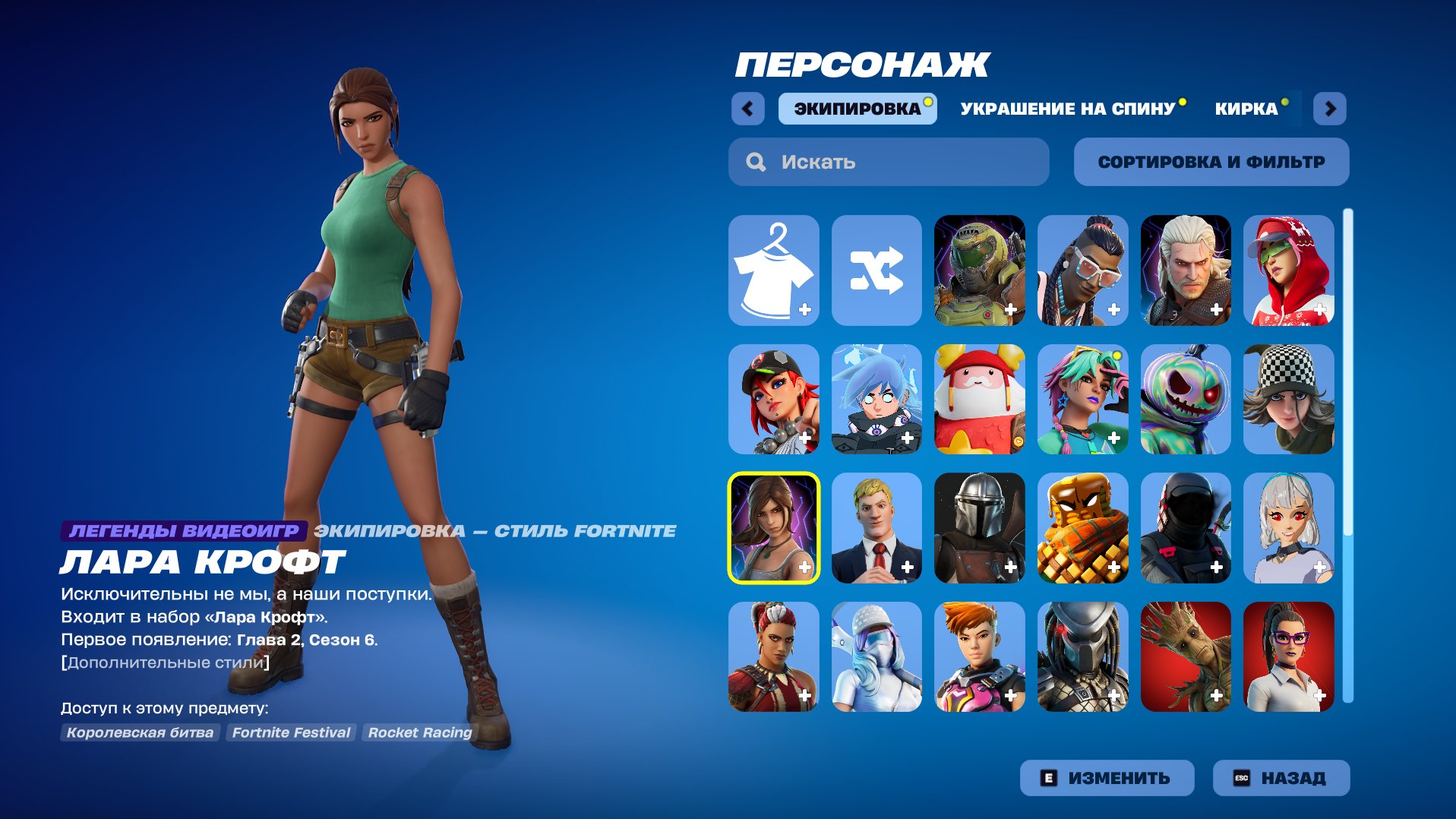The height and width of the screenshot is (819, 1456).
Task: Select the Doom Slayer outfit thumbnail
Action: [980, 270]
